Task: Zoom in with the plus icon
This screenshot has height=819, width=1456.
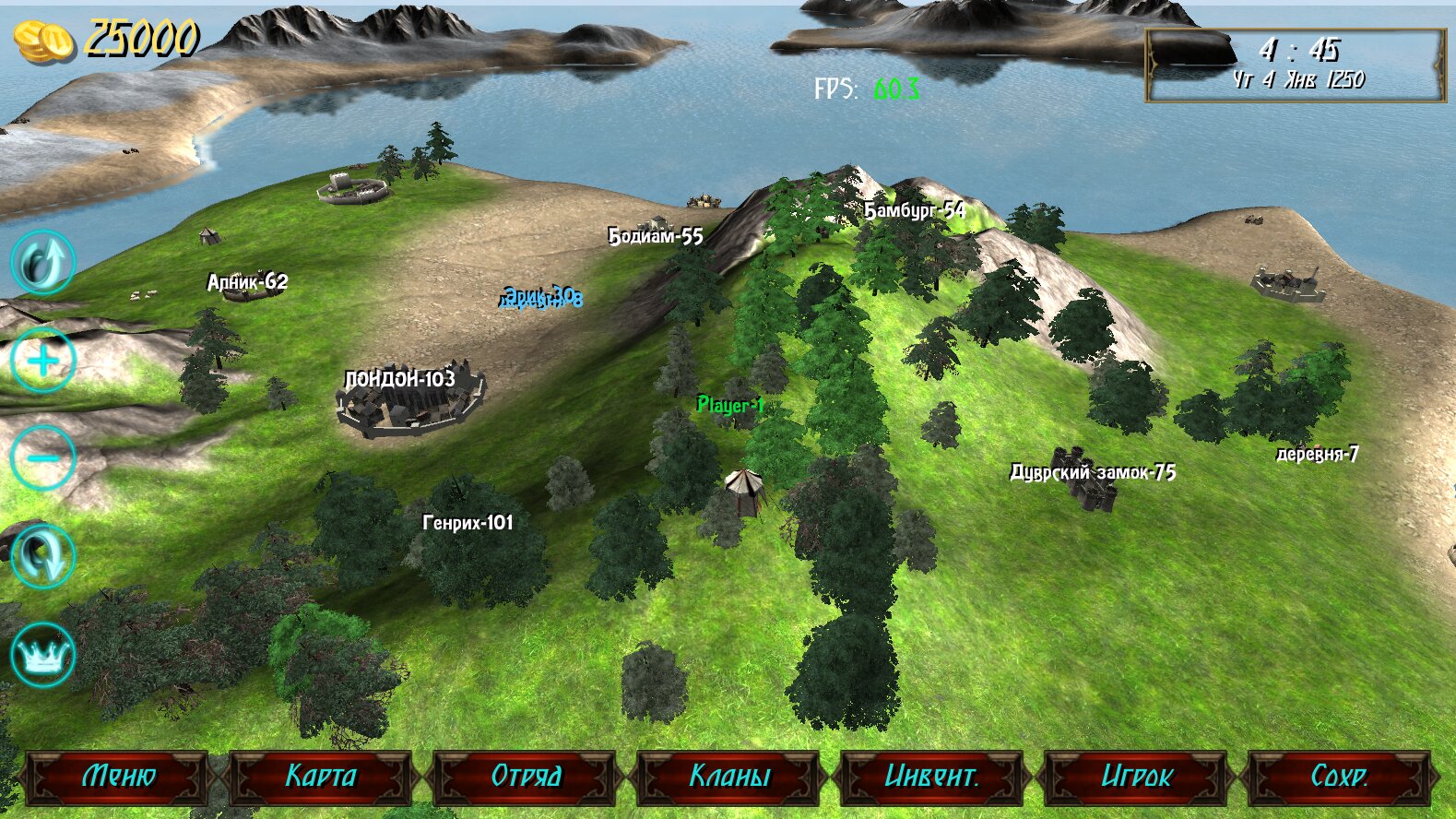Action: (x=42, y=360)
